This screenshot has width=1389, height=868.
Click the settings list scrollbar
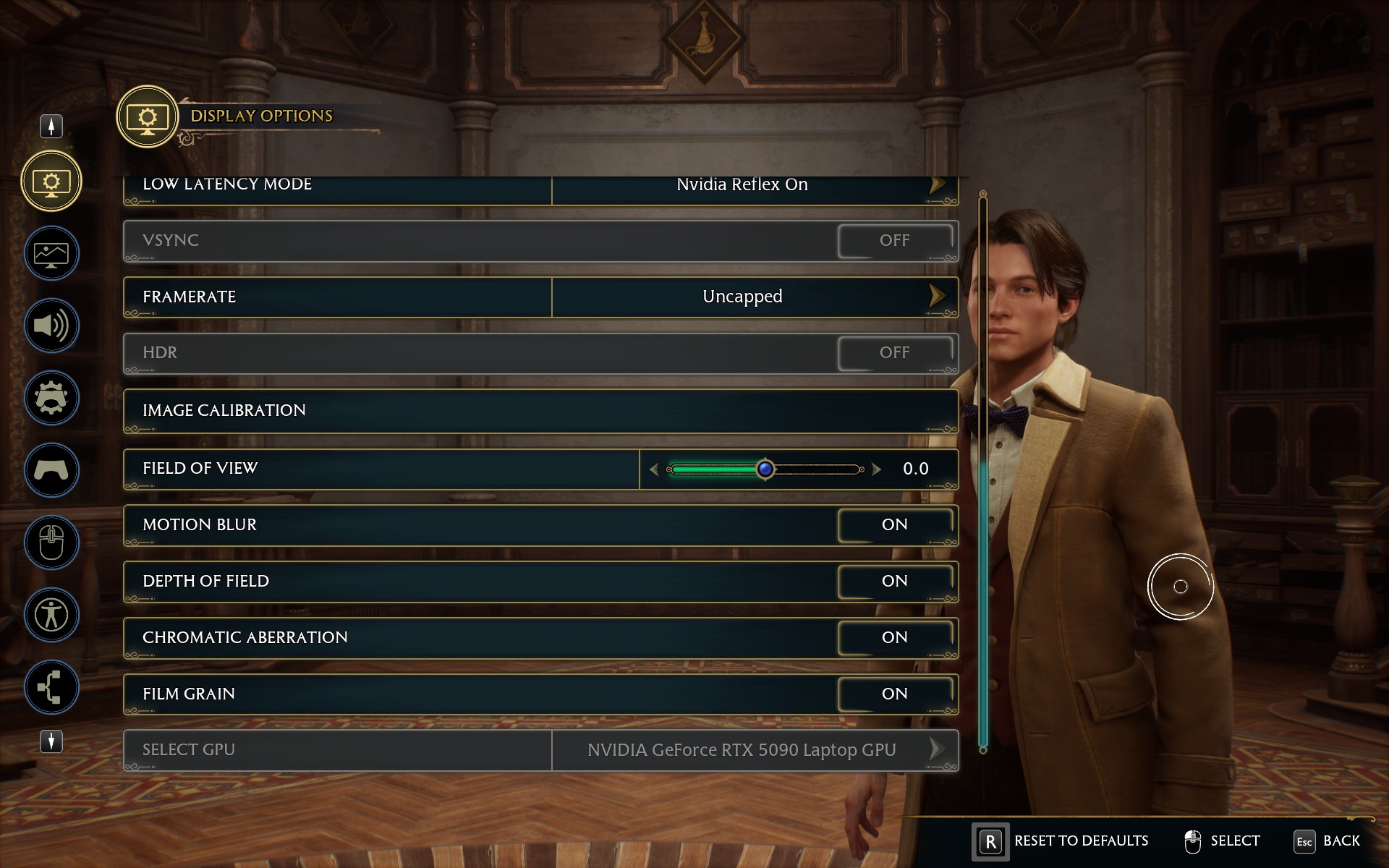click(983, 470)
